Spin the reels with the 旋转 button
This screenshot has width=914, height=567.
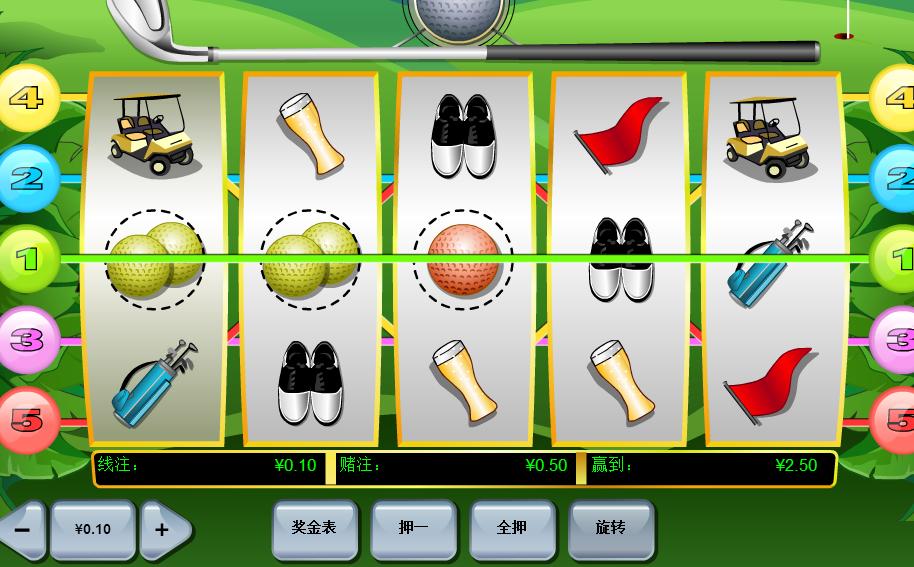pyautogui.click(x=611, y=528)
